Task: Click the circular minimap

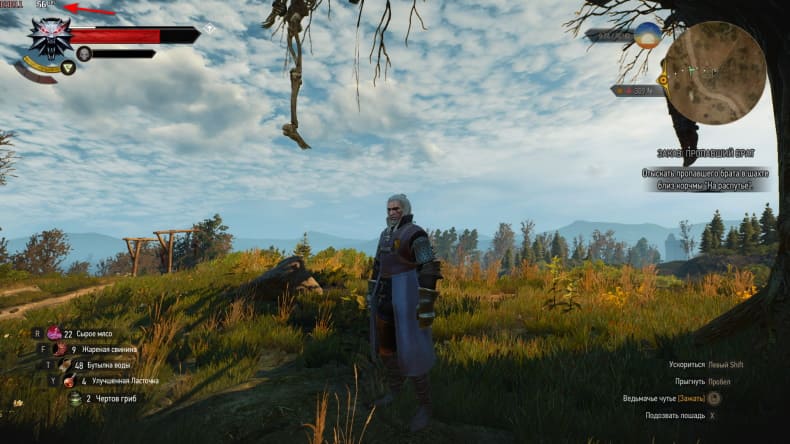Action: pos(715,73)
